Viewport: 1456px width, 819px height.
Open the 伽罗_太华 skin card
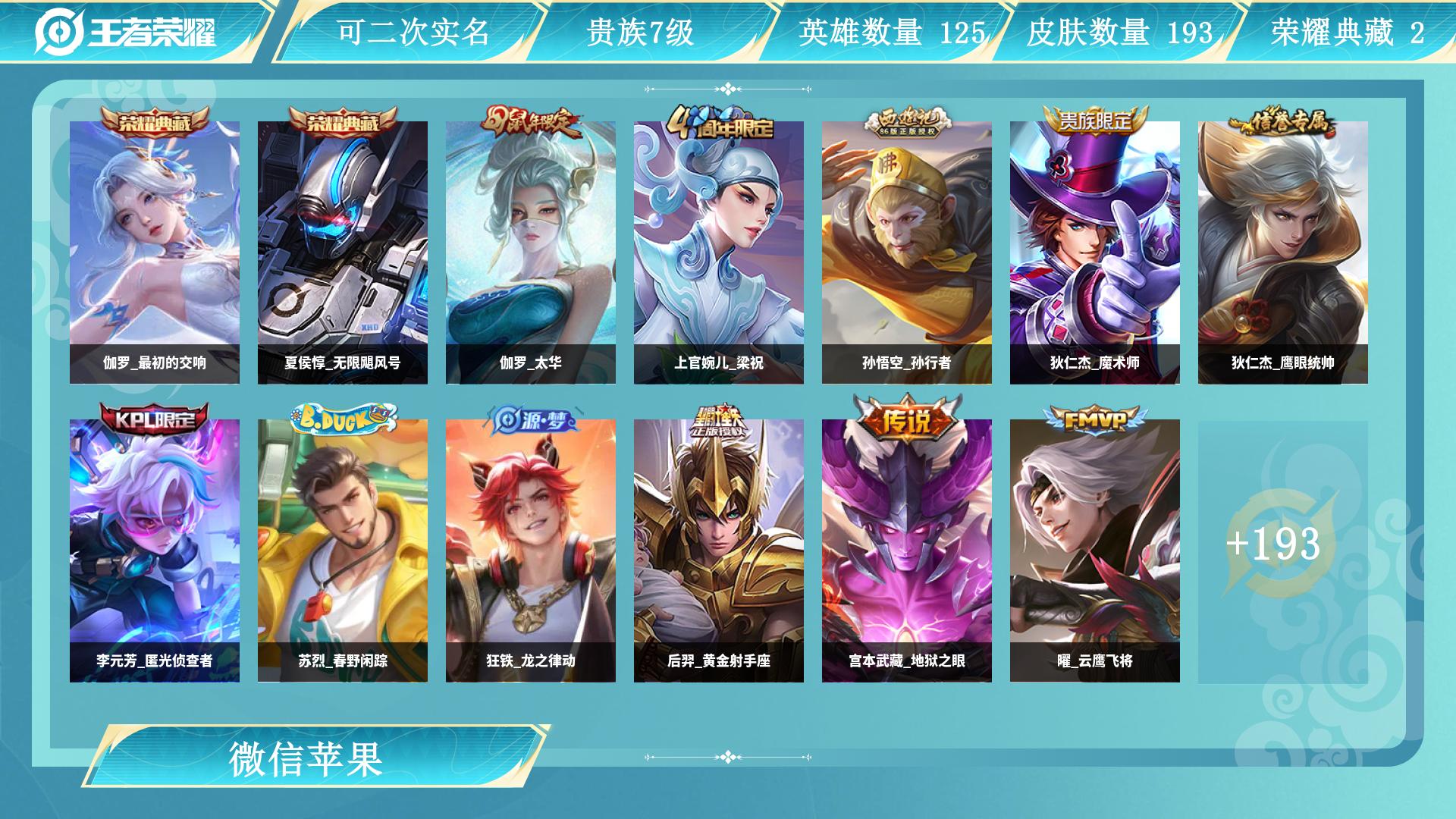click(x=531, y=252)
